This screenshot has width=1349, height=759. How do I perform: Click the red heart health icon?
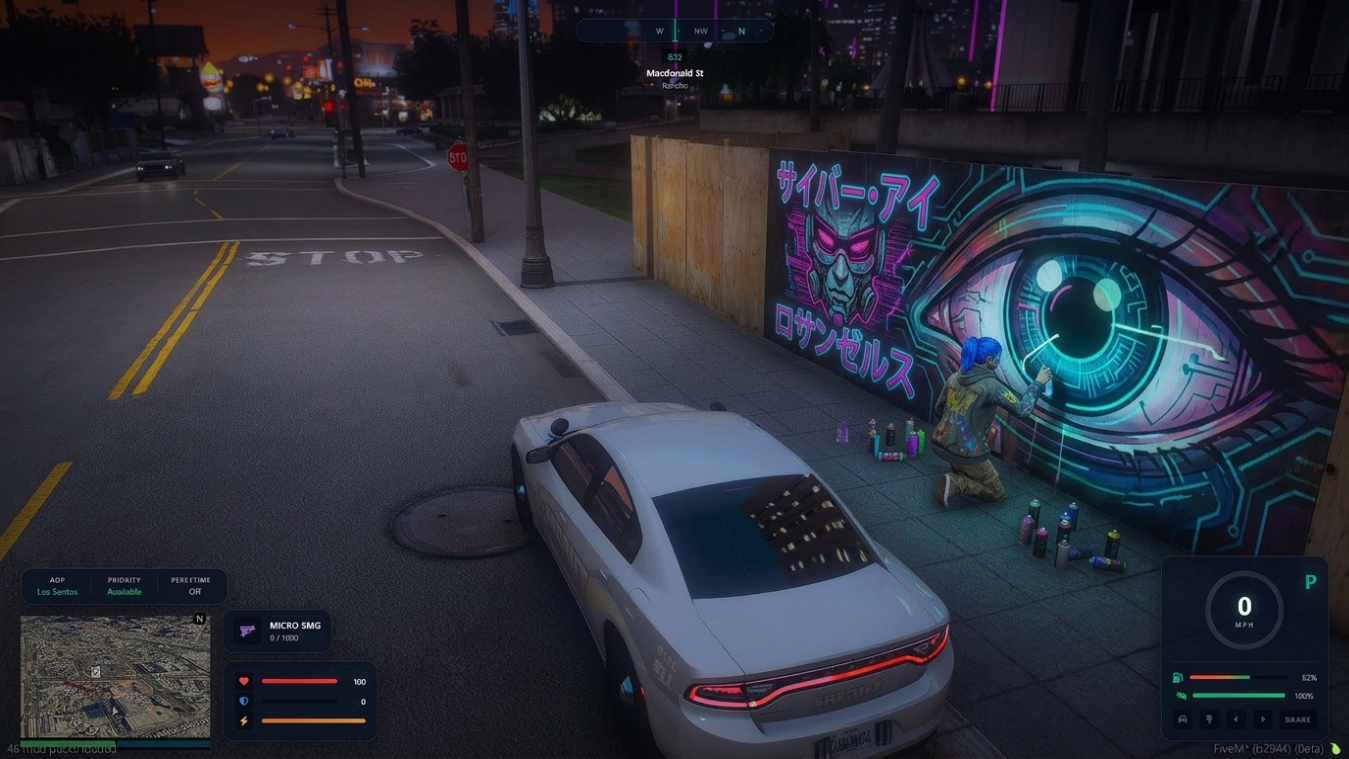[244, 681]
